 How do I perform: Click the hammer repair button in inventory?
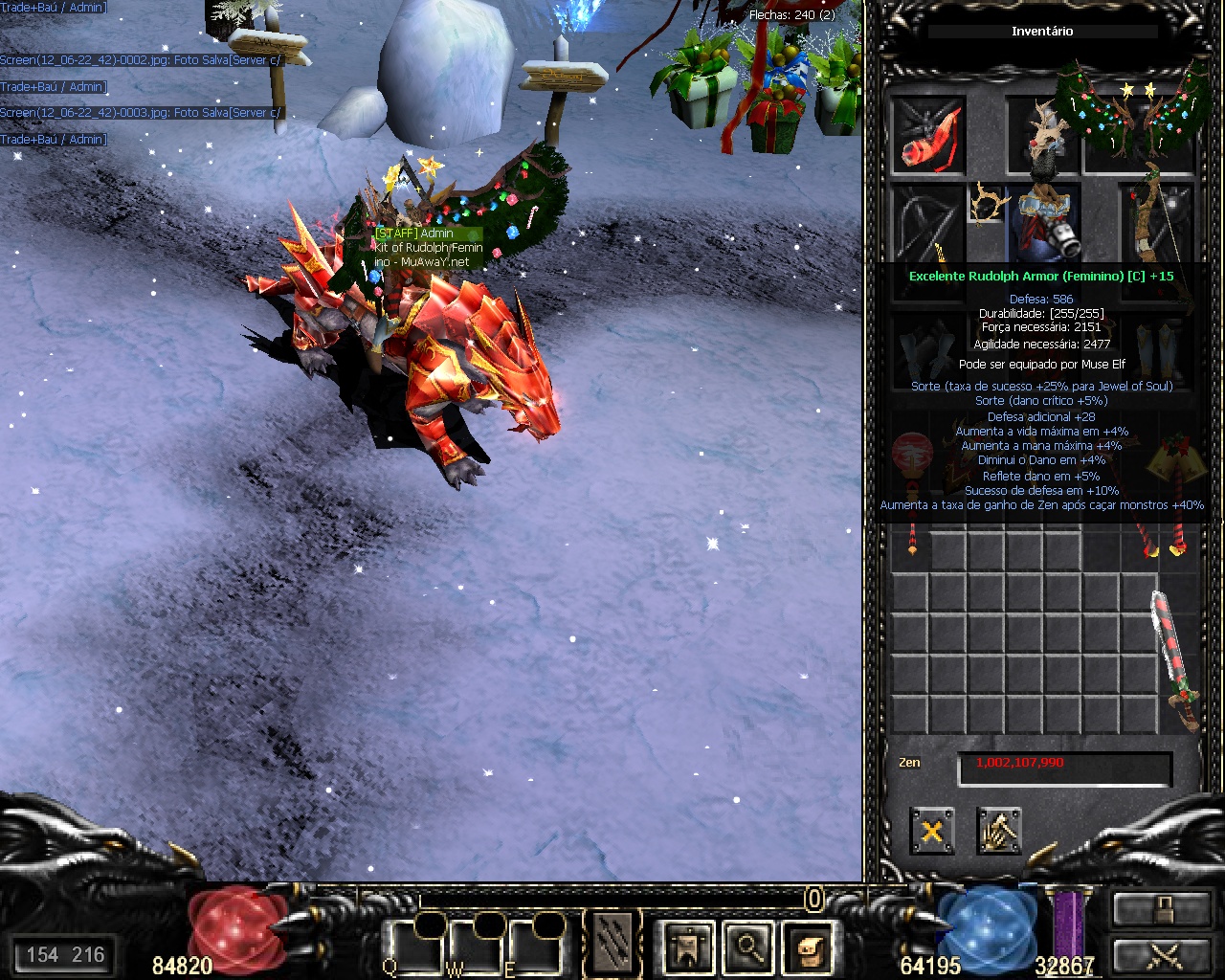(x=999, y=831)
